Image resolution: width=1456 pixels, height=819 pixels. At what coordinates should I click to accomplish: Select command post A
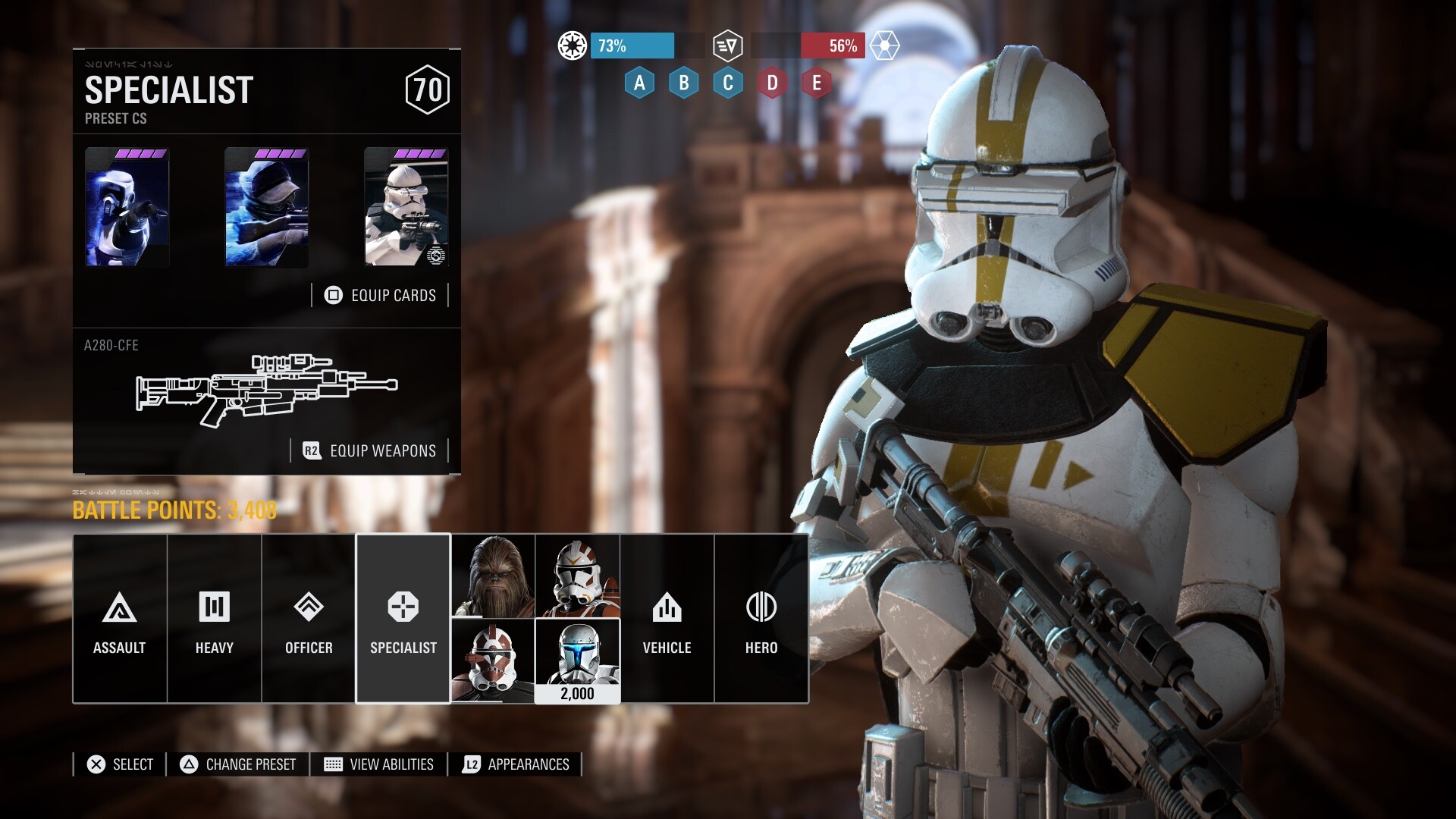coord(639,83)
